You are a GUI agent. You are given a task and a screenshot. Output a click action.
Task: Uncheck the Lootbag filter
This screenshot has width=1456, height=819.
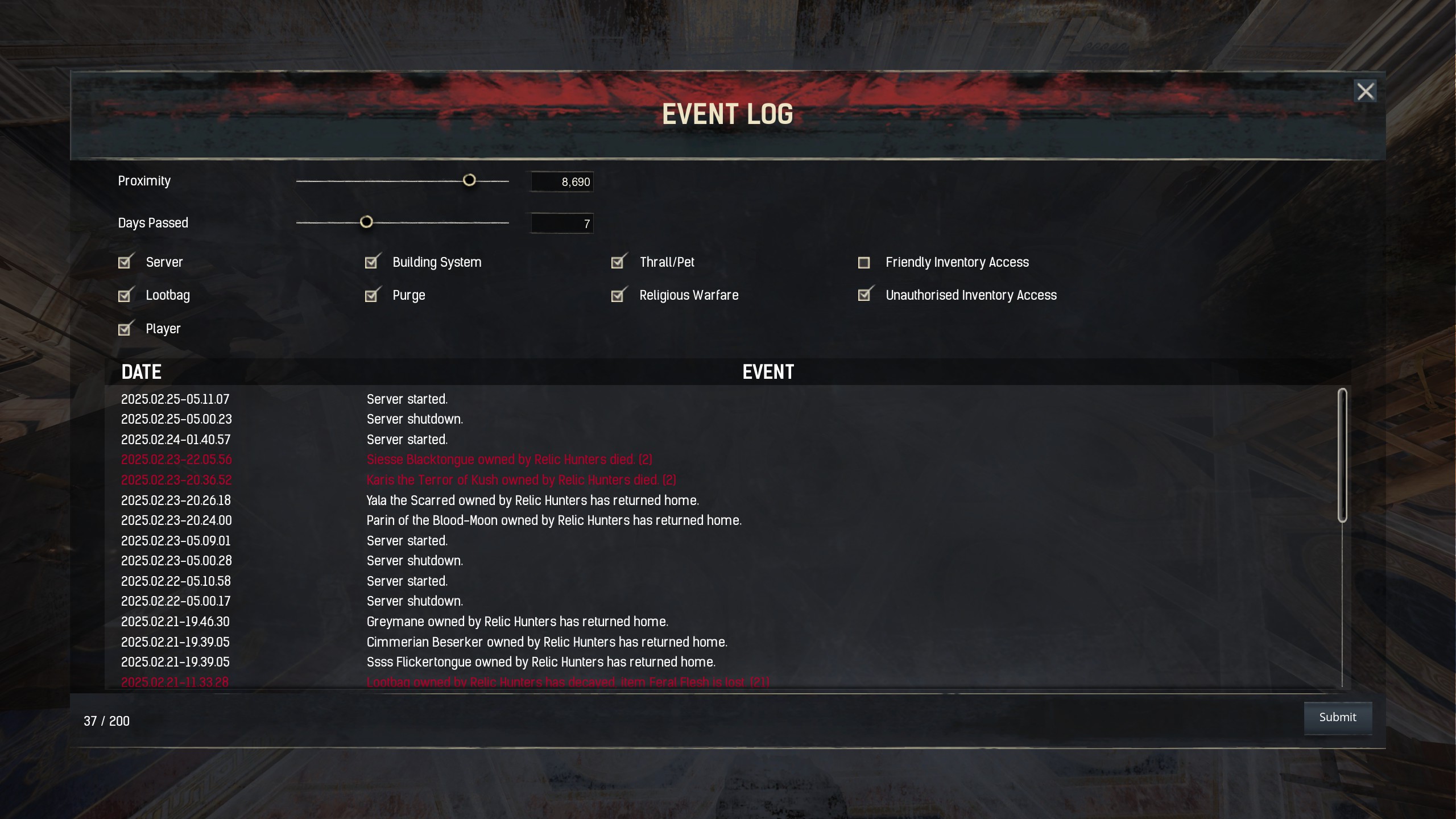[126, 295]
